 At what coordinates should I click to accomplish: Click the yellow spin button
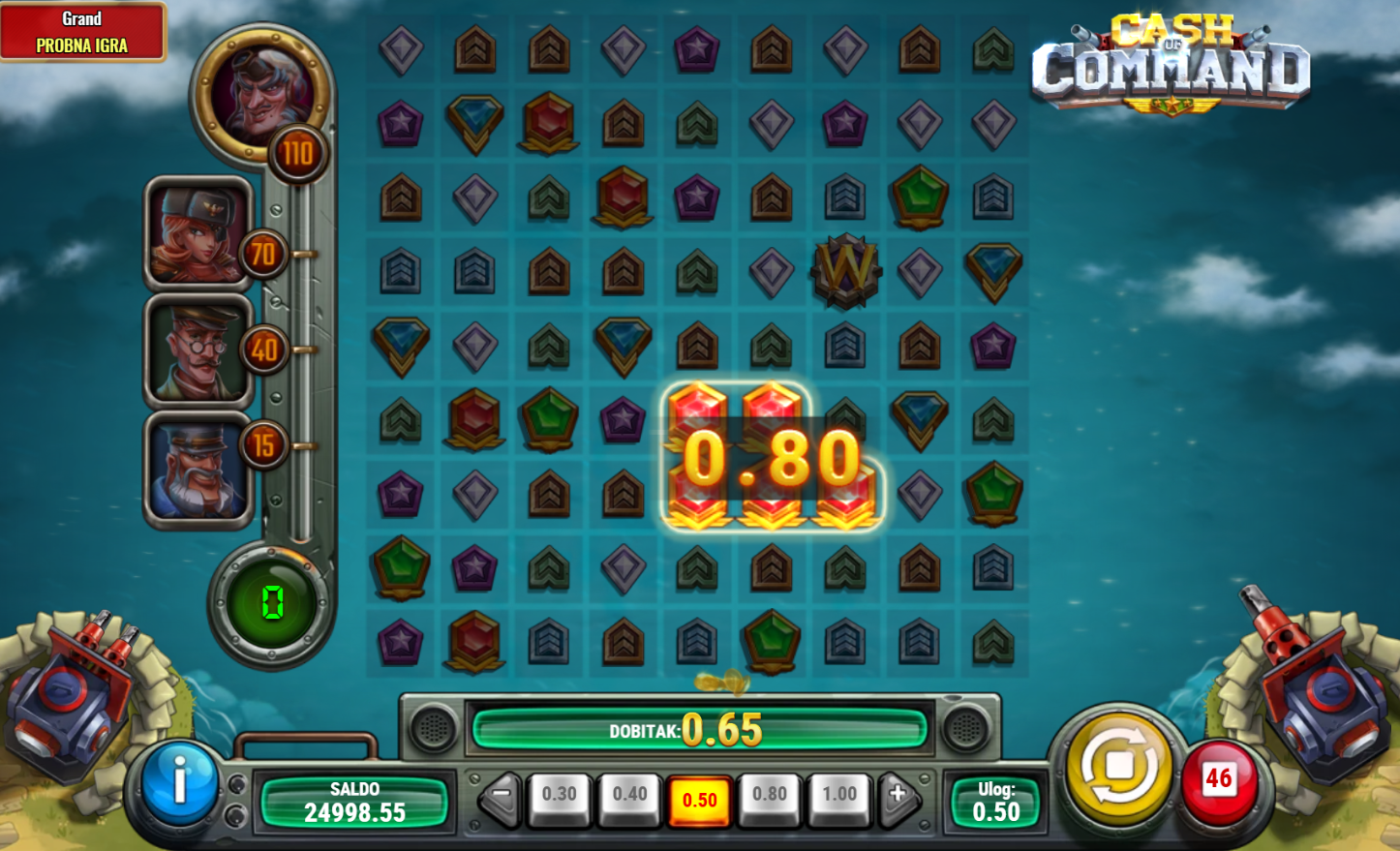coord(1118,767)
